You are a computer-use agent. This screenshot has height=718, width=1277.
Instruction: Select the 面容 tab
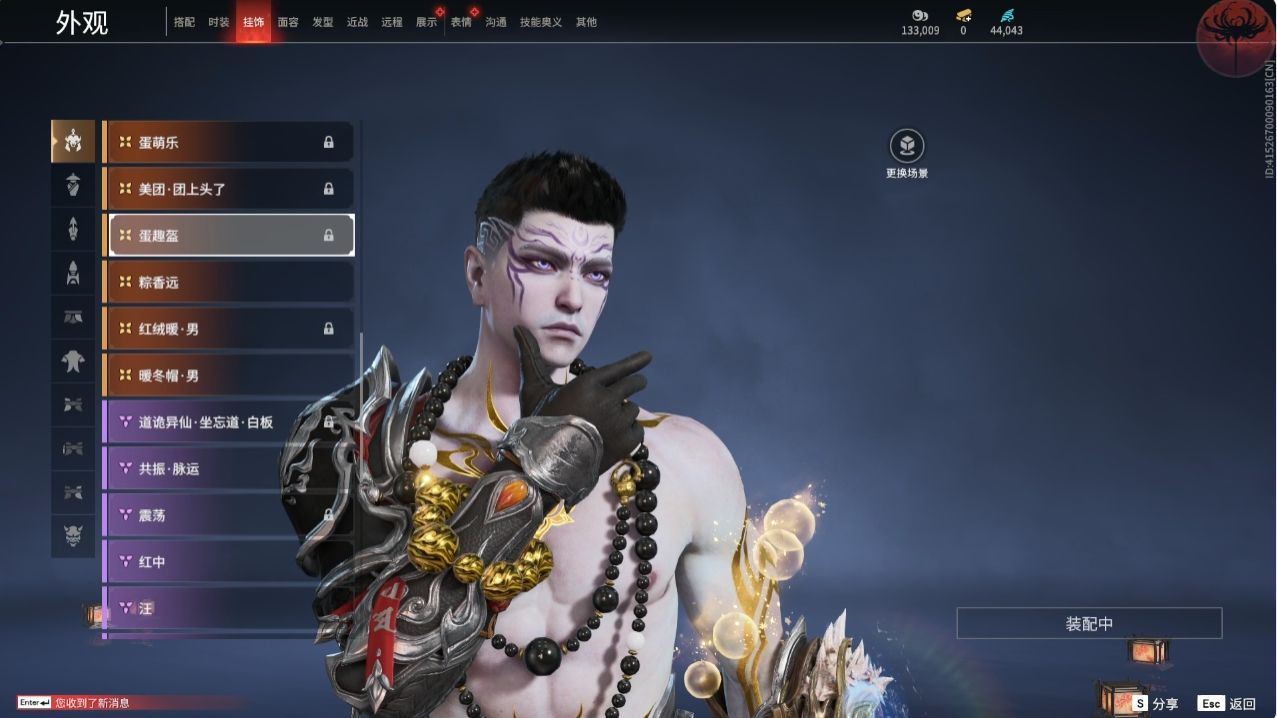[288, 22]
